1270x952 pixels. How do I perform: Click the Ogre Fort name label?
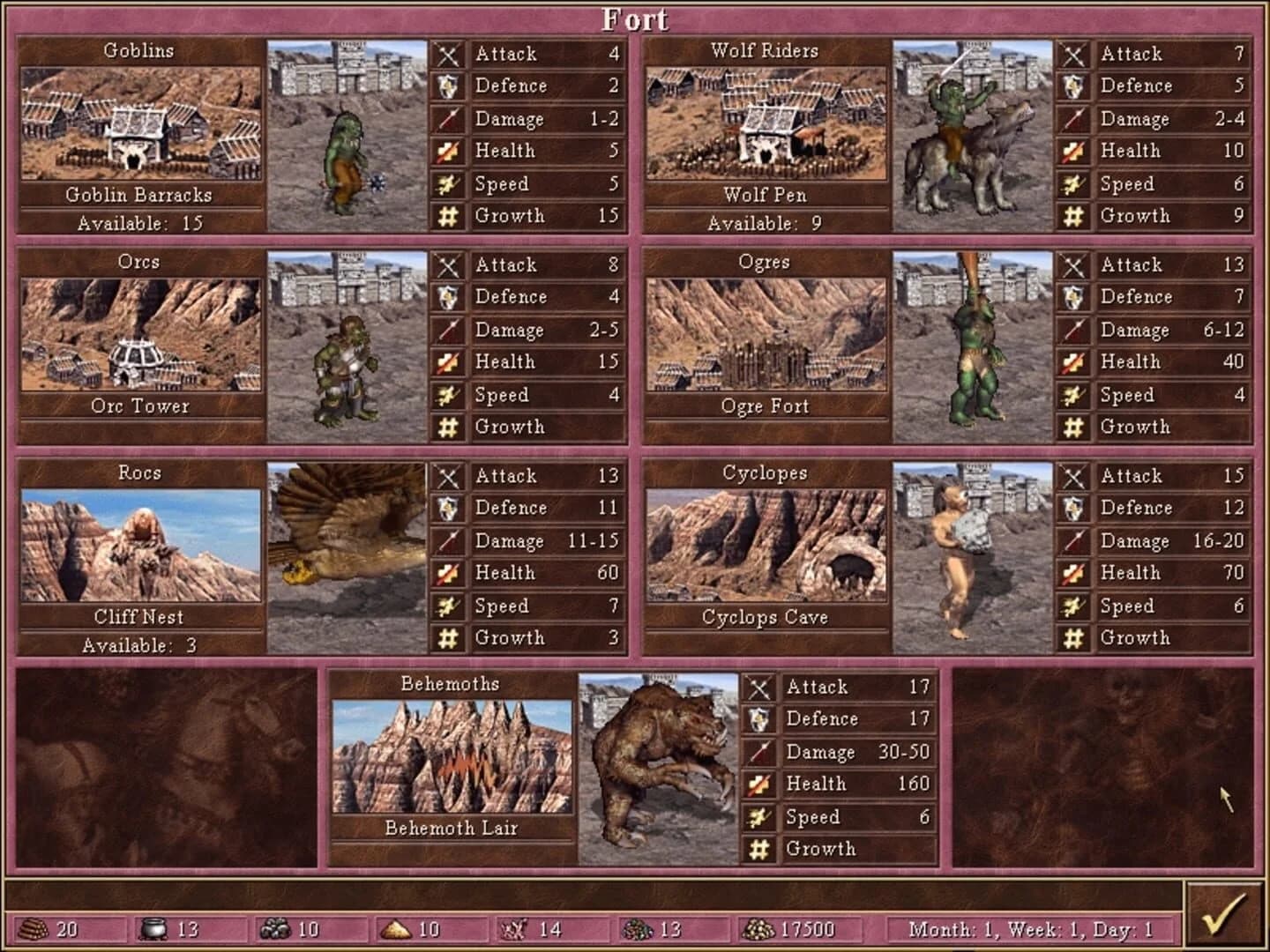click(x=765, y=406)
